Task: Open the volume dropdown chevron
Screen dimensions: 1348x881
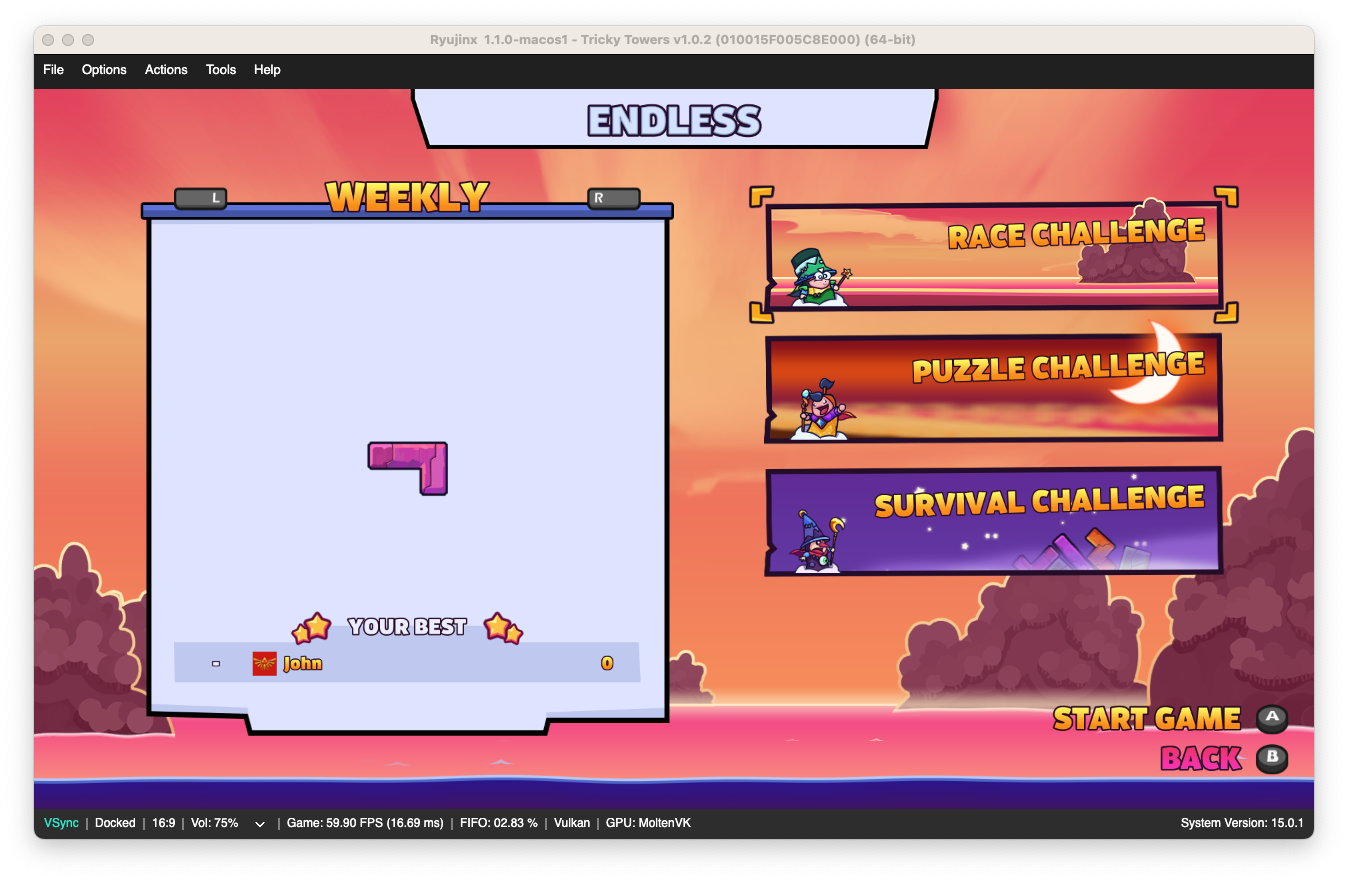Action: pos(259,824)
